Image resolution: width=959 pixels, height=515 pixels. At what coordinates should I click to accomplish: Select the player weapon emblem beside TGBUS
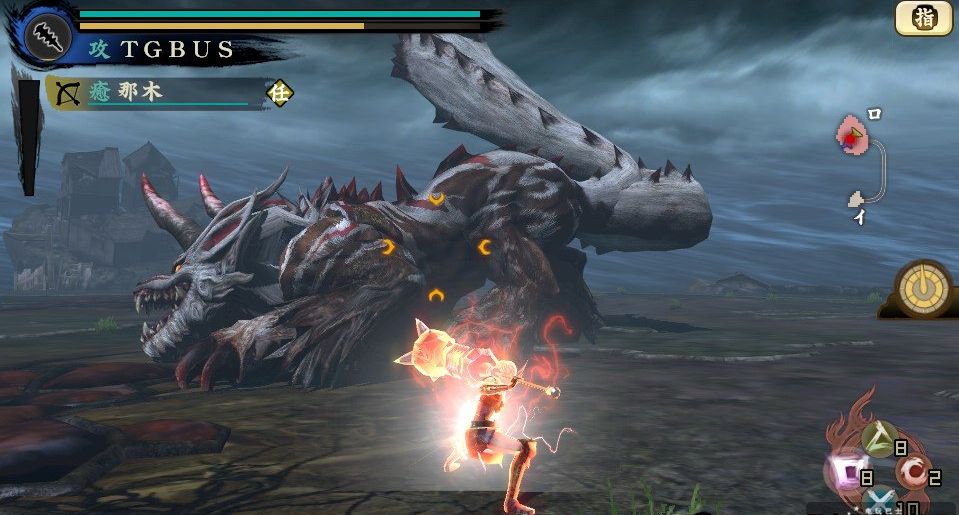click(x=46, y=38)
